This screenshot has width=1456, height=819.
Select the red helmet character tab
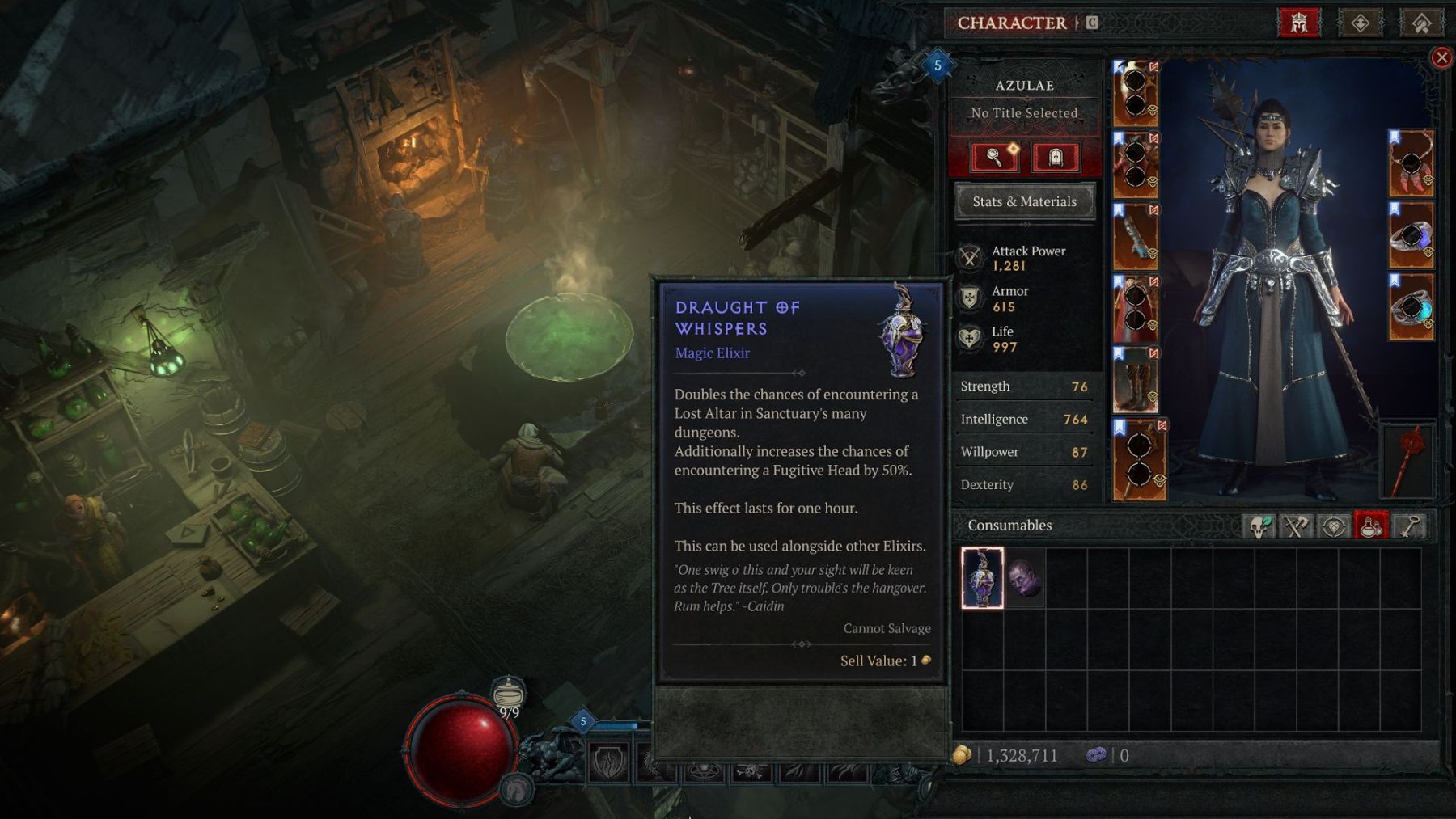pyautogui.click(x=1298, y=23)
